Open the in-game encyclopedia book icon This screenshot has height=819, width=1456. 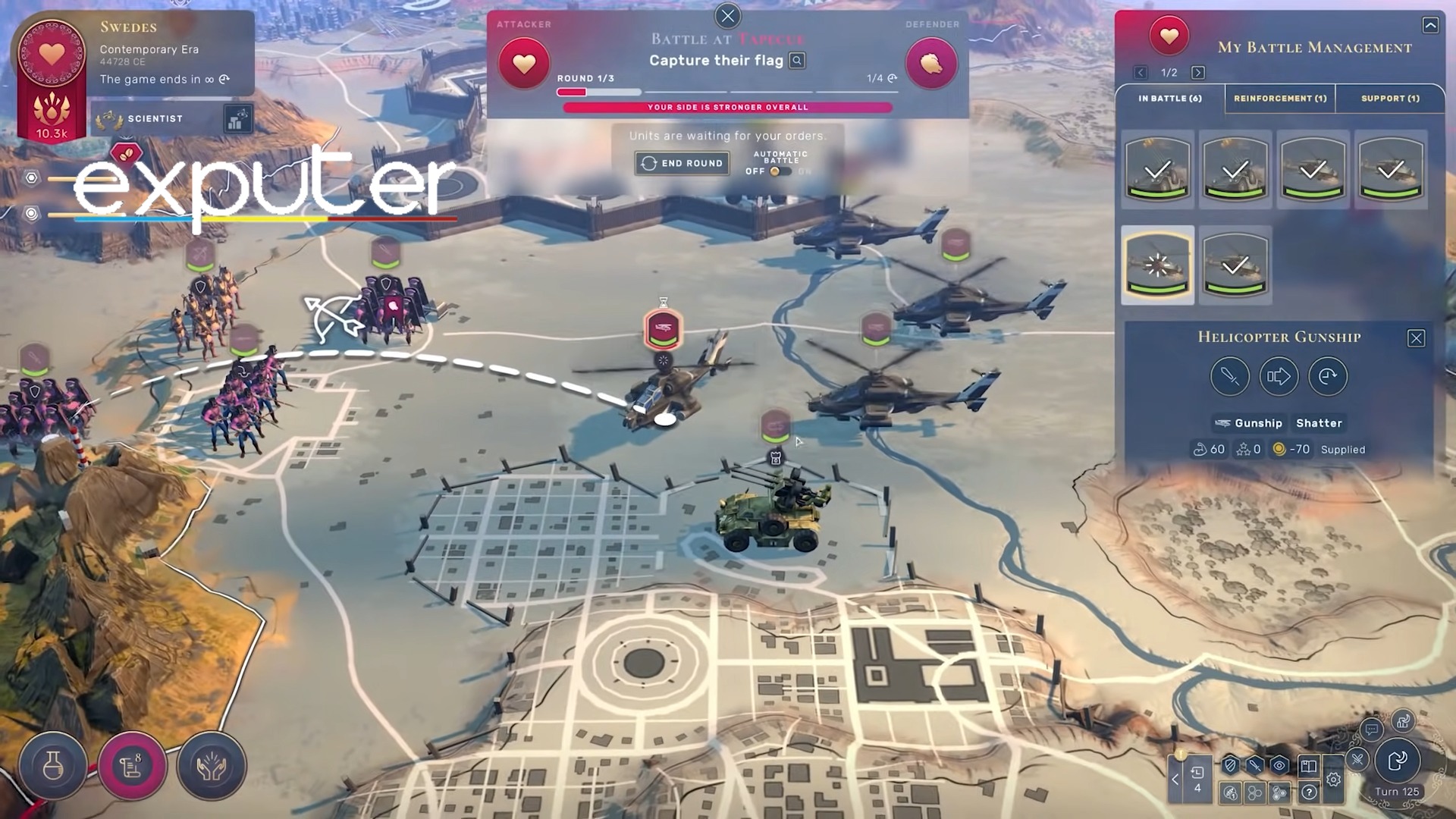pyautogui.click(x=1309, y=767)
